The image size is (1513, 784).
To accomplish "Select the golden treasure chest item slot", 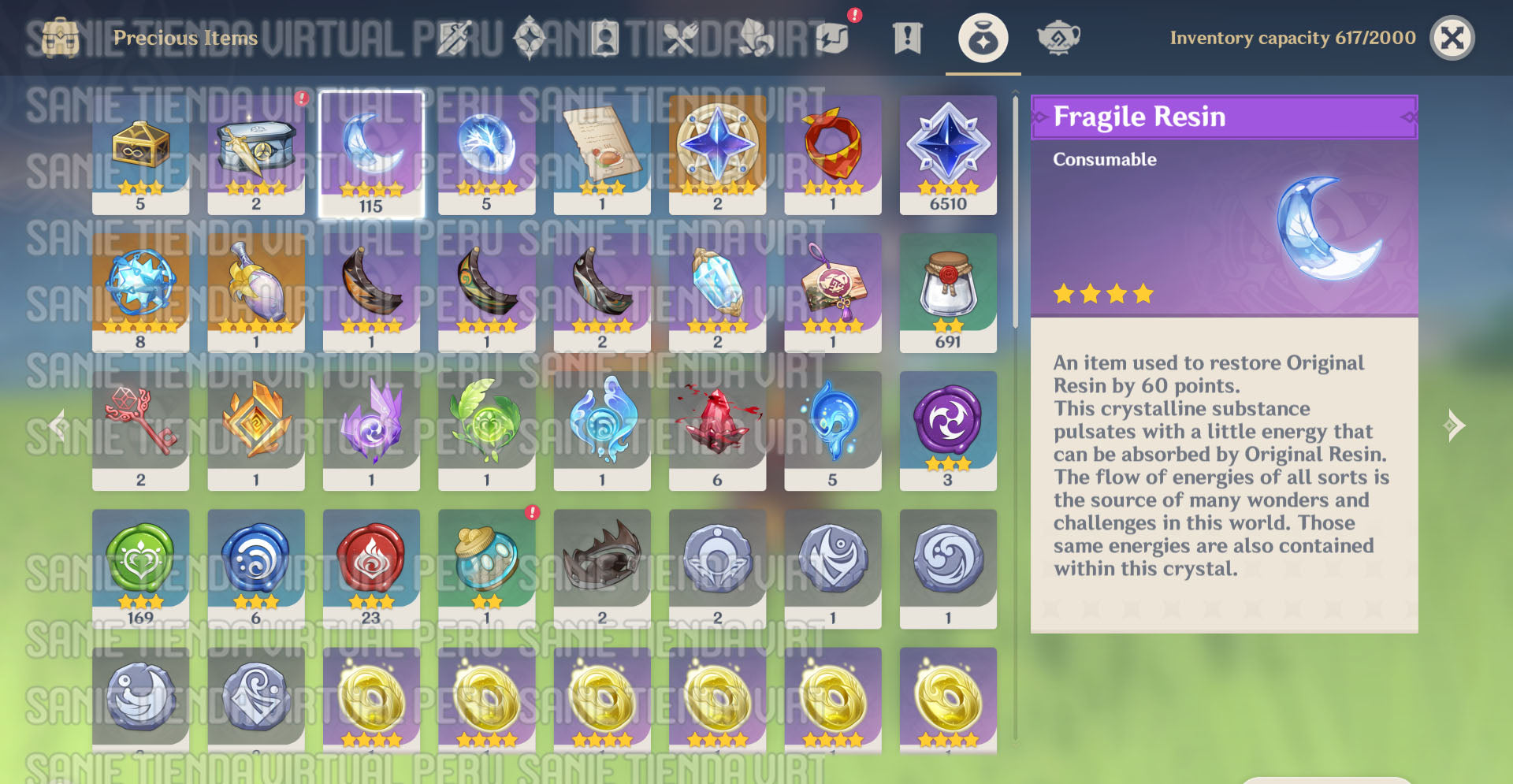I will (x=140, y=154).
